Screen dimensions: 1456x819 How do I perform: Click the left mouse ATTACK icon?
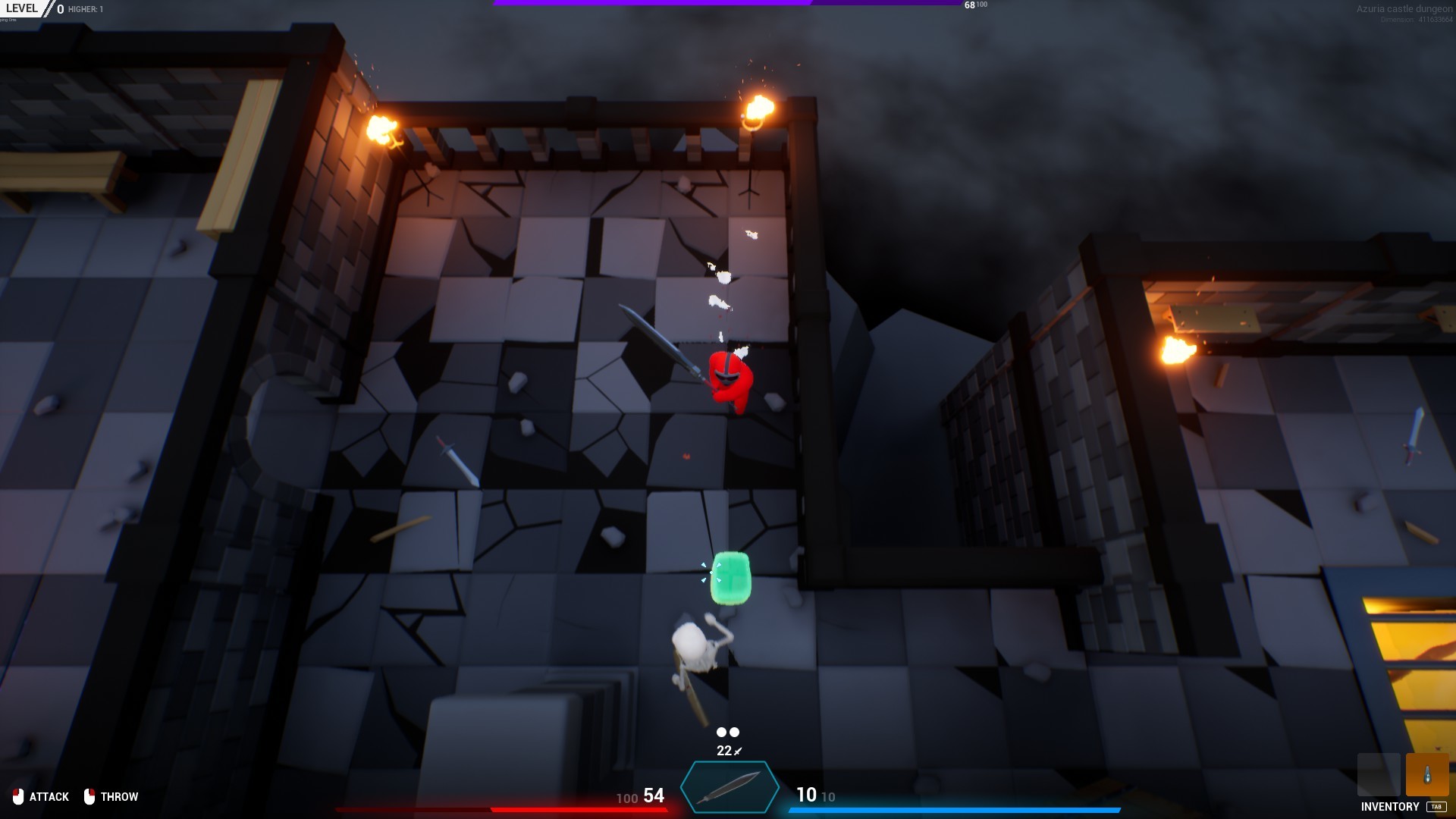click(18, 796)
